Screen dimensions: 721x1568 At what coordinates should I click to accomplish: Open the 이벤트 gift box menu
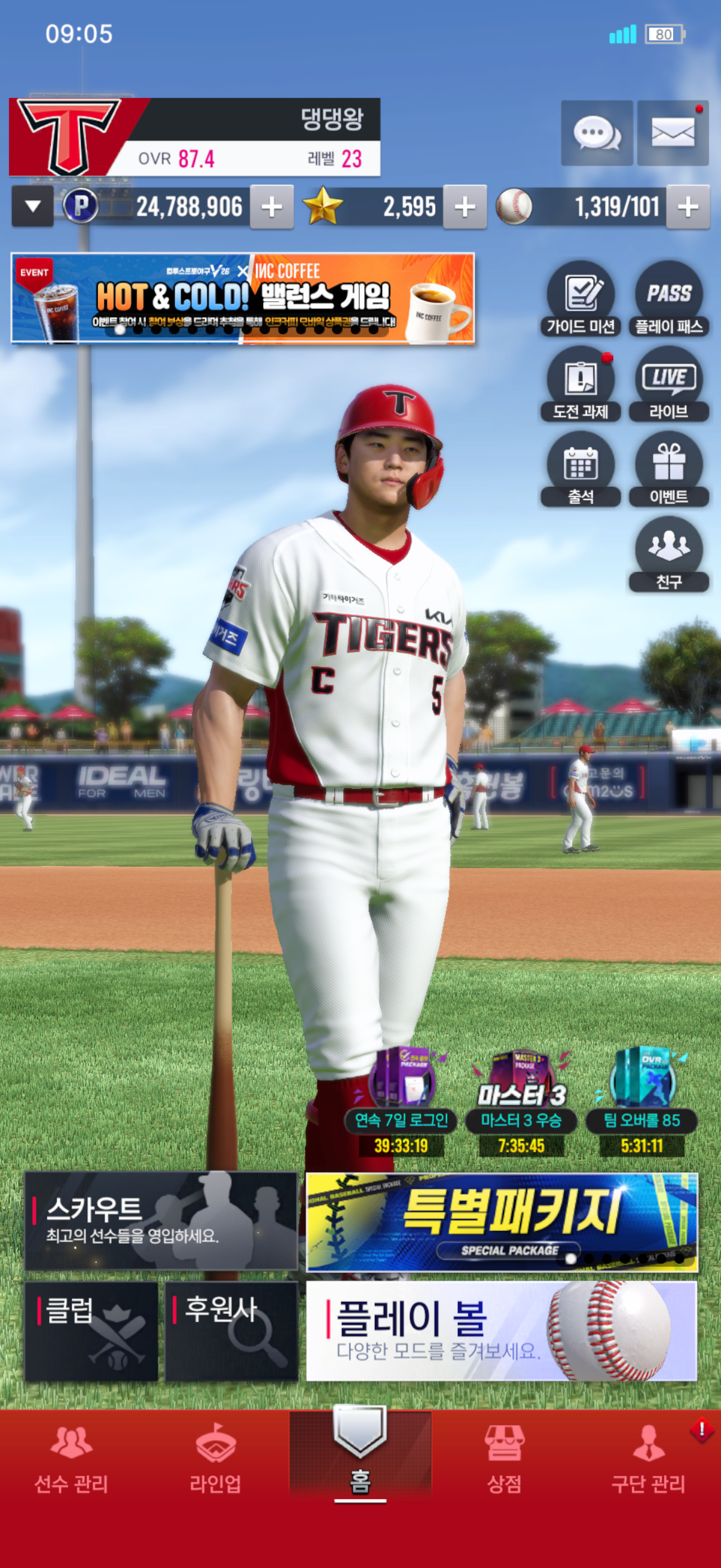(x=668, y=470)
